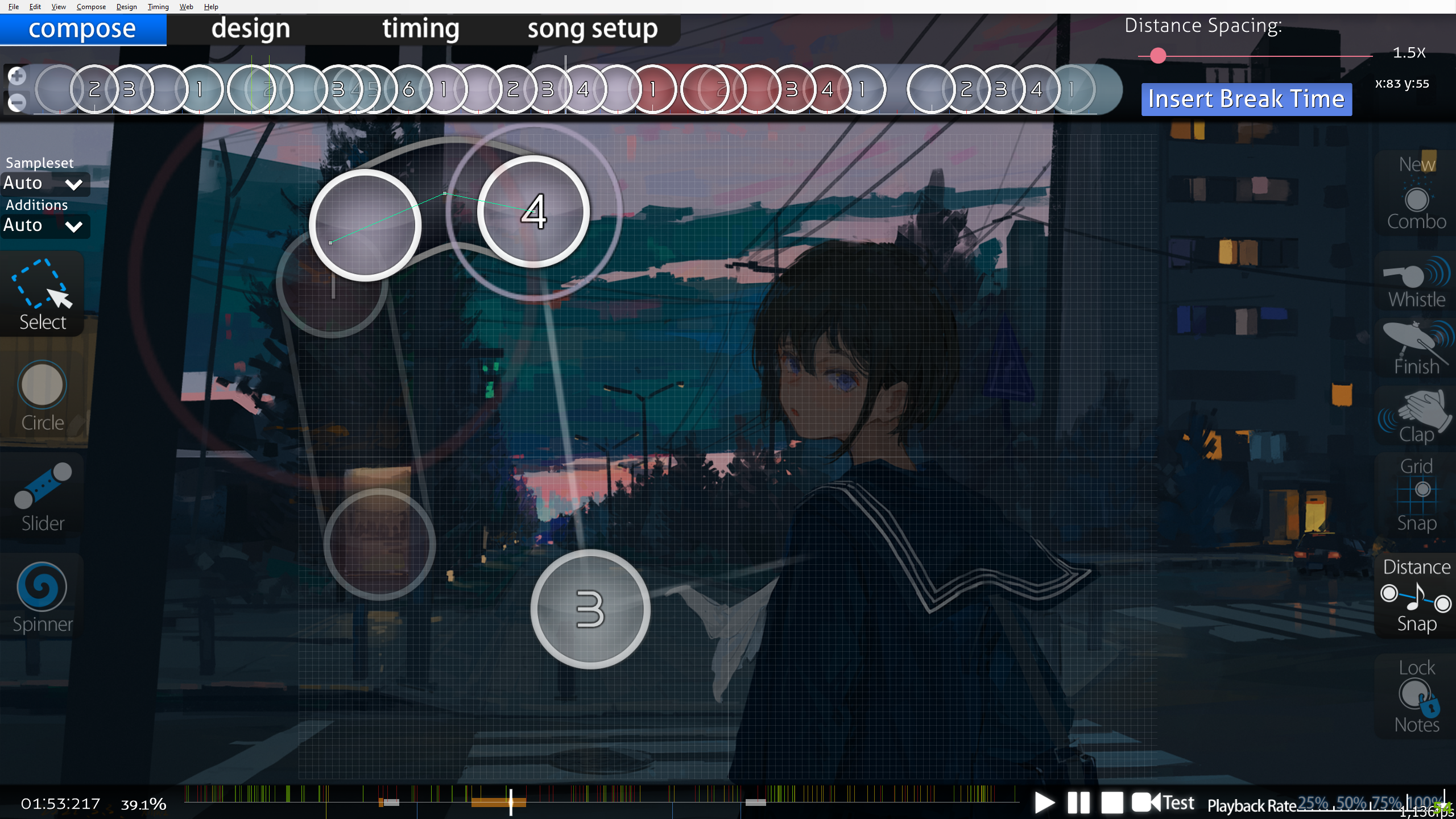The width and height of the screenshot is (1456, 819).
Task: Choose the Select tool
Action: [42, 295]
